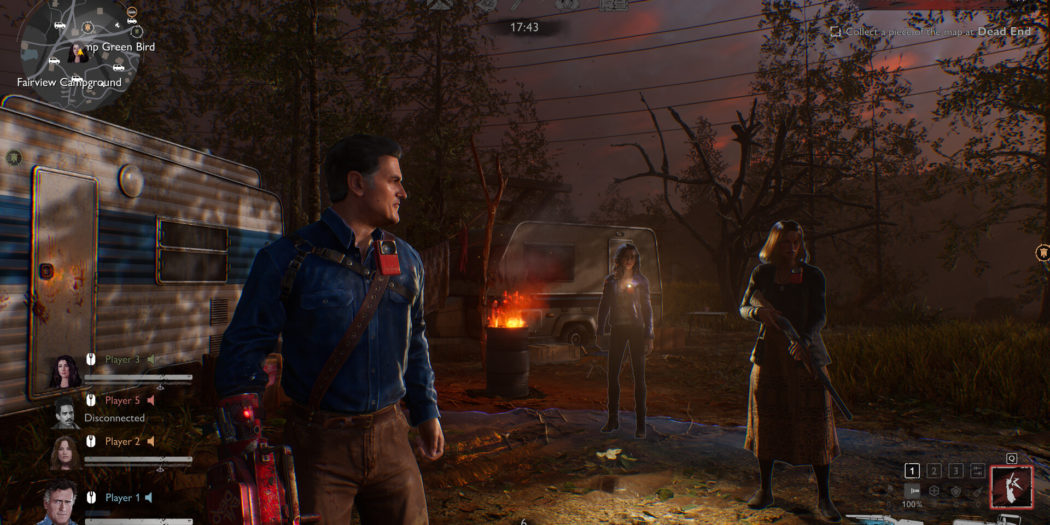Select Player 2's portrait
Image resolution: width=1050 pixels, height=525 pixels.
tap(66, 452)
